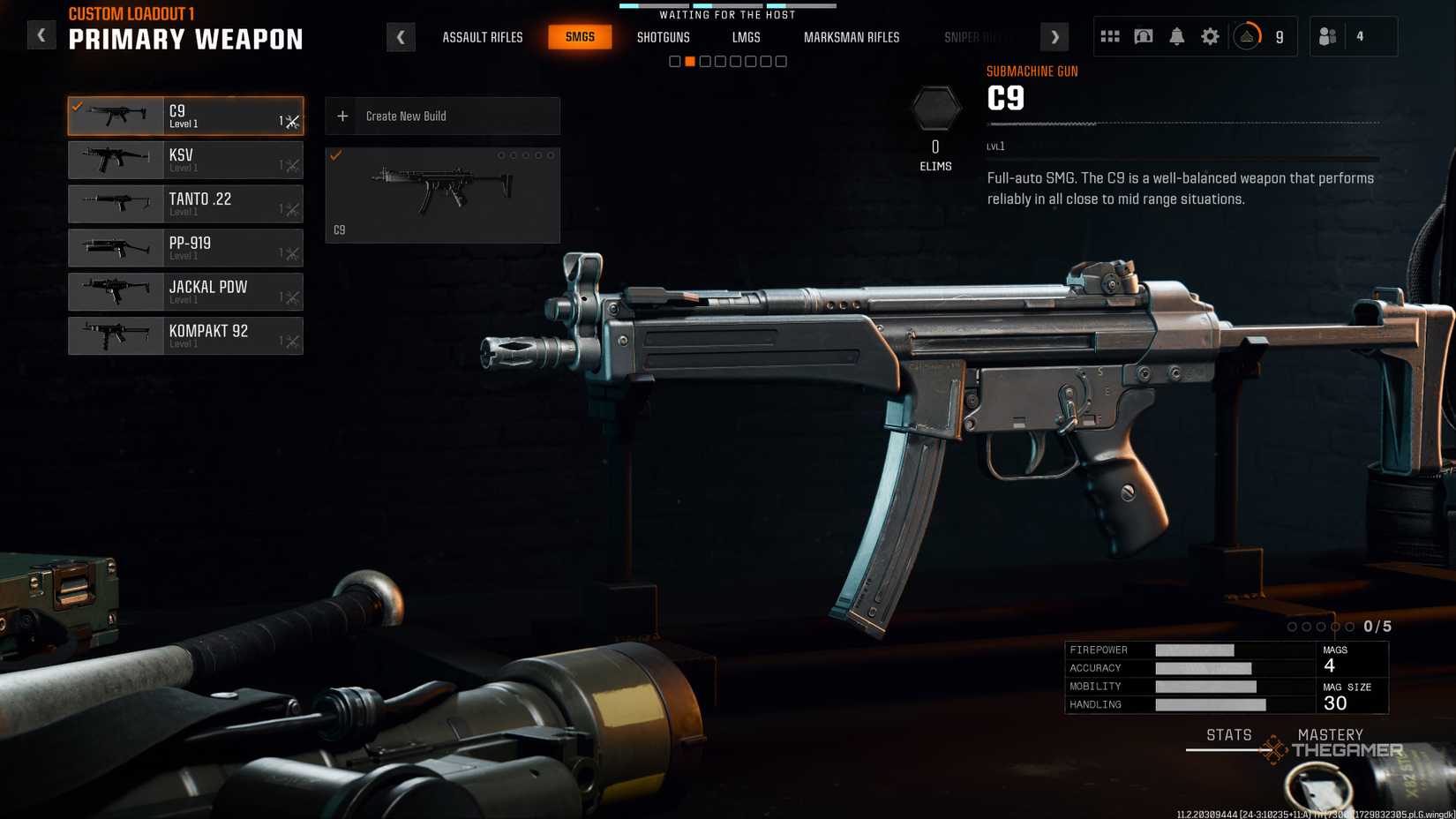Check notifications via the bell icon

1176,36
